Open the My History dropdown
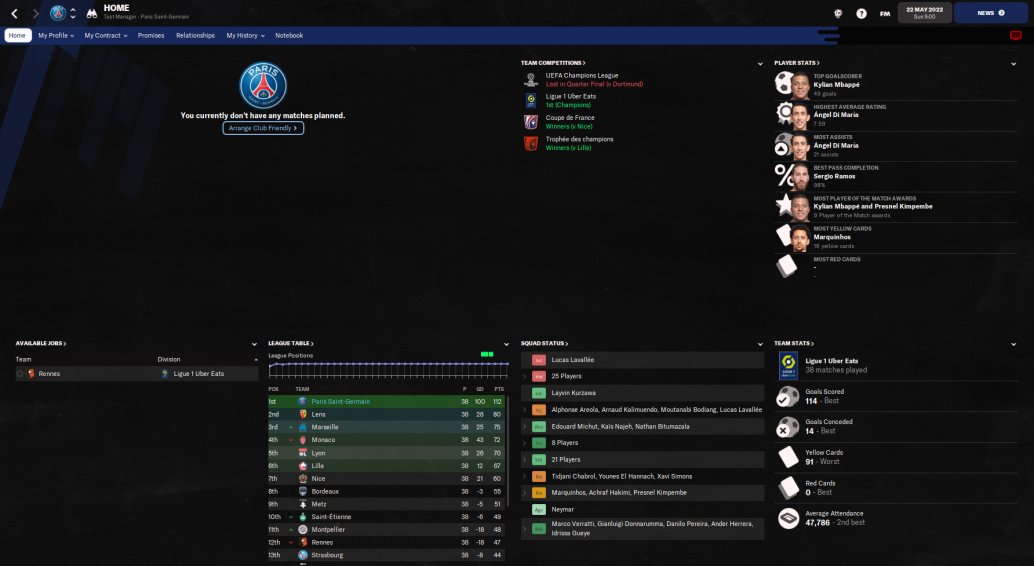1034x566 pixels. [245, 35]
